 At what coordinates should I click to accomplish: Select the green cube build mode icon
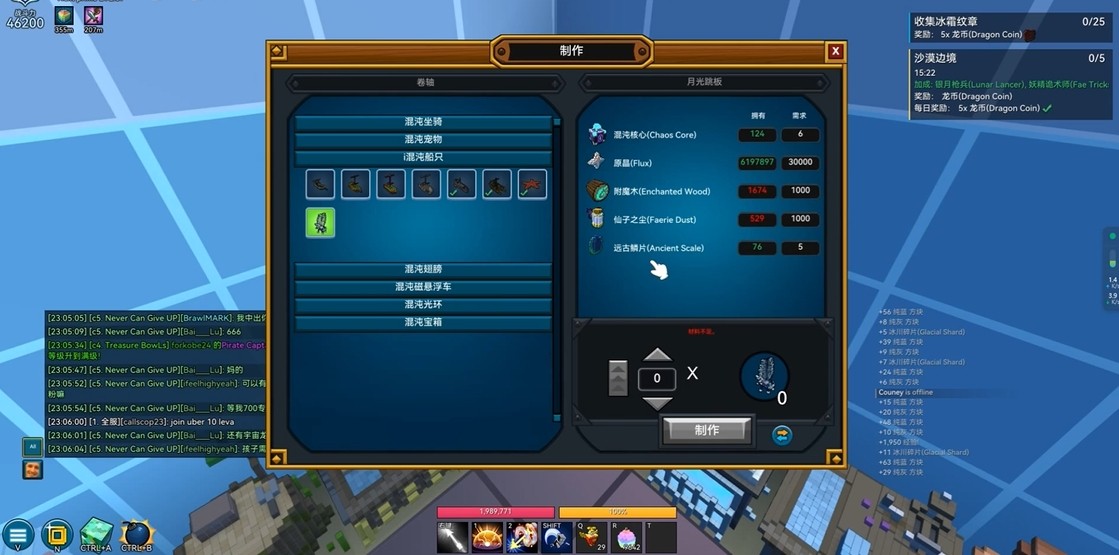tap(96, 533)
